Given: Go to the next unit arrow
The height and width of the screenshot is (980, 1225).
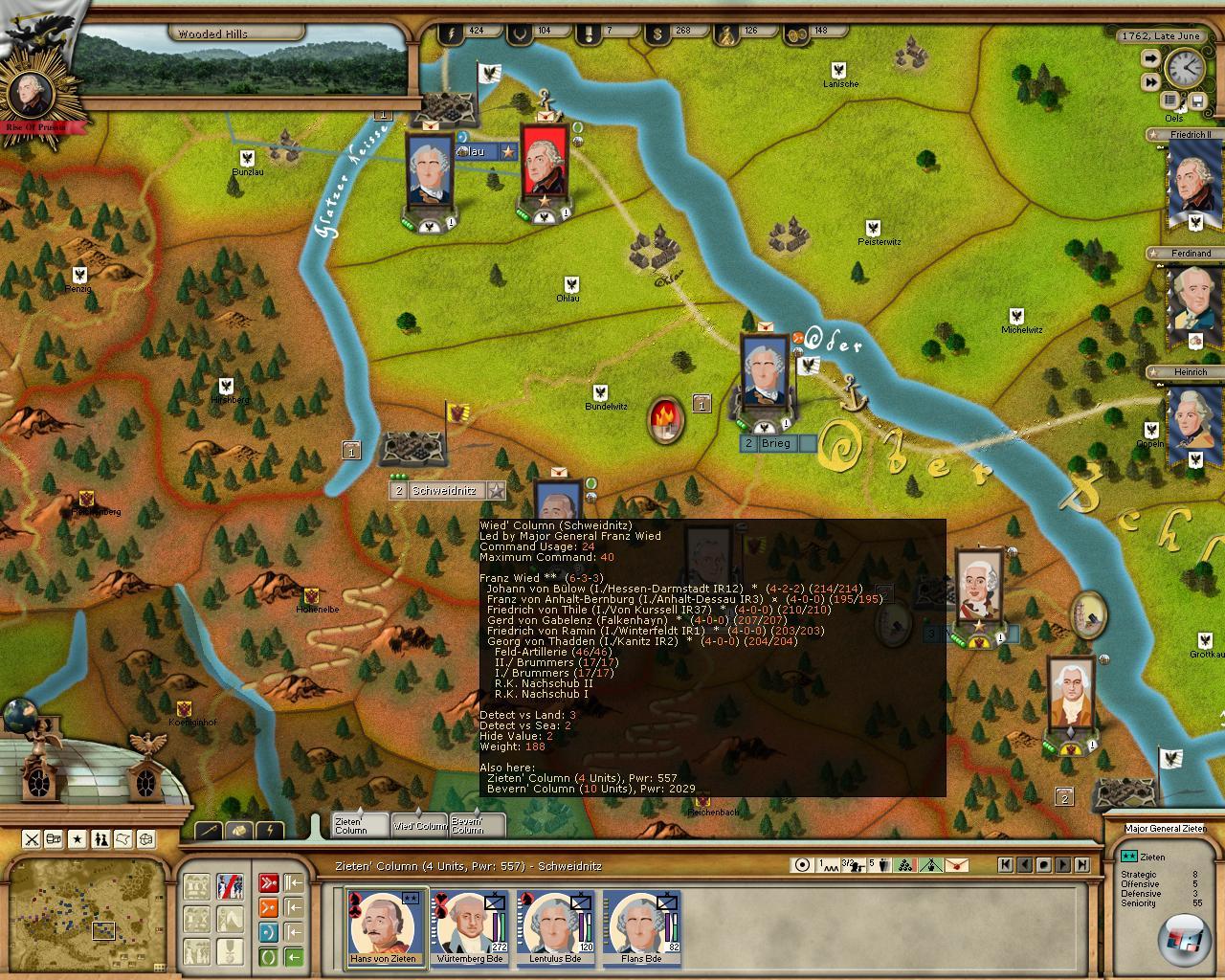Looking at the screenshot, I should pyautogui.click(x=1063, y=864).
